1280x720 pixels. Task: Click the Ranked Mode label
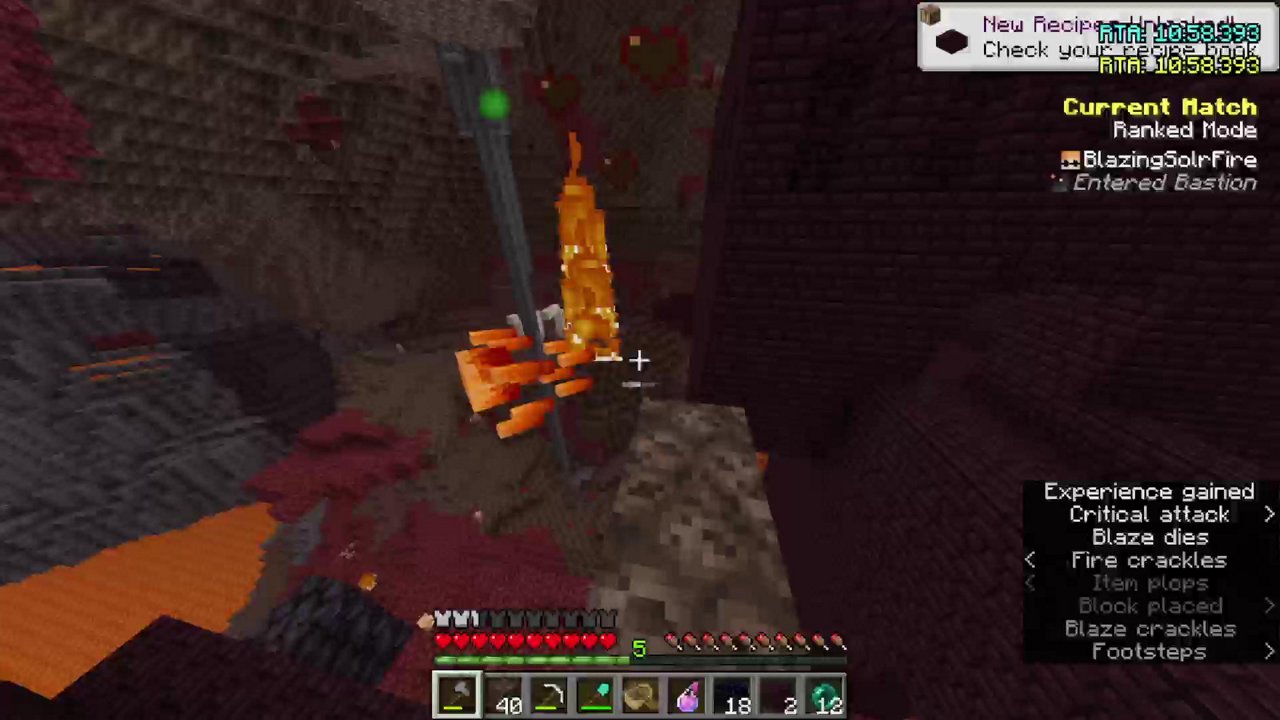click(x=1184, y=130)
